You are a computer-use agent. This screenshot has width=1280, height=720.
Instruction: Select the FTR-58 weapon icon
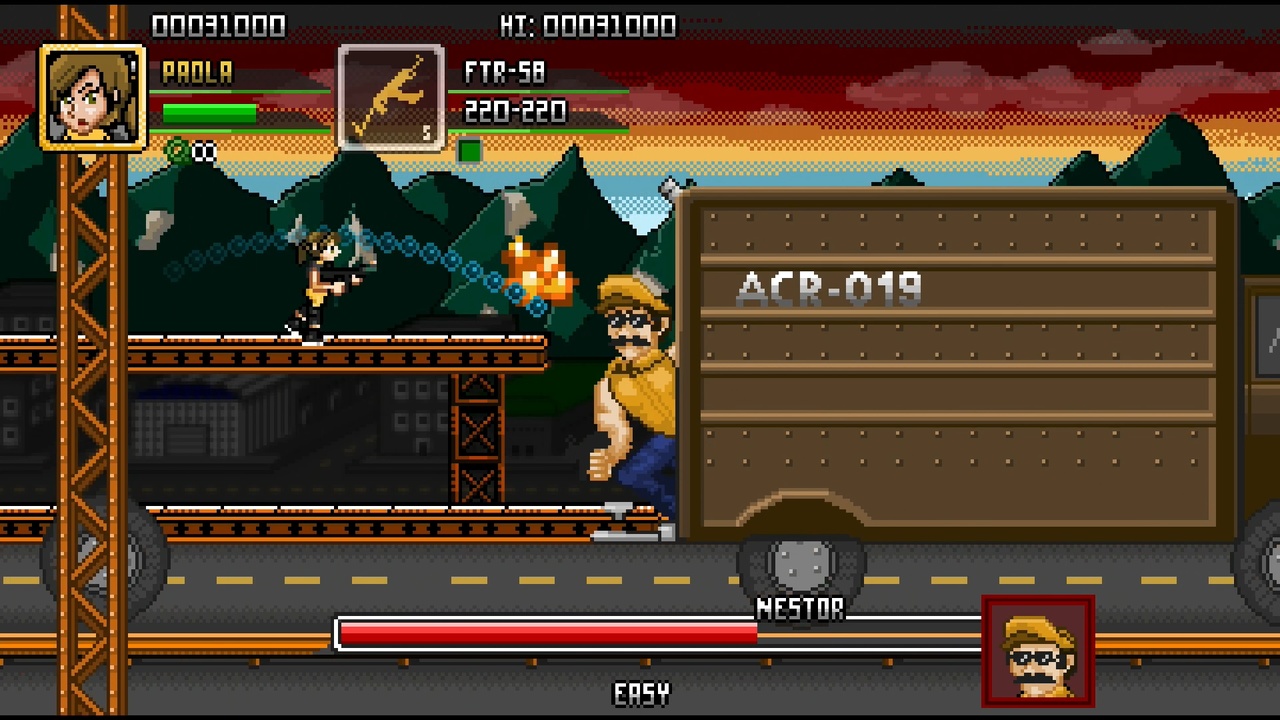390,97
